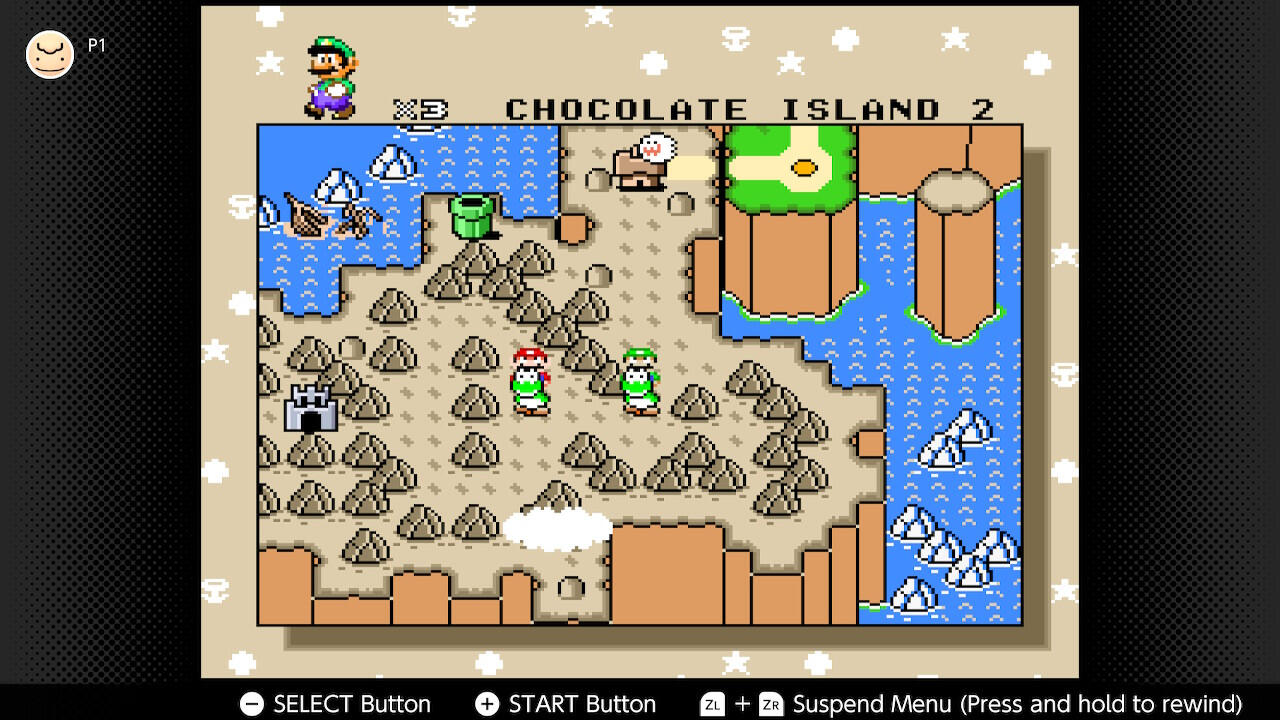Click the P1 player profile icon

50,54
